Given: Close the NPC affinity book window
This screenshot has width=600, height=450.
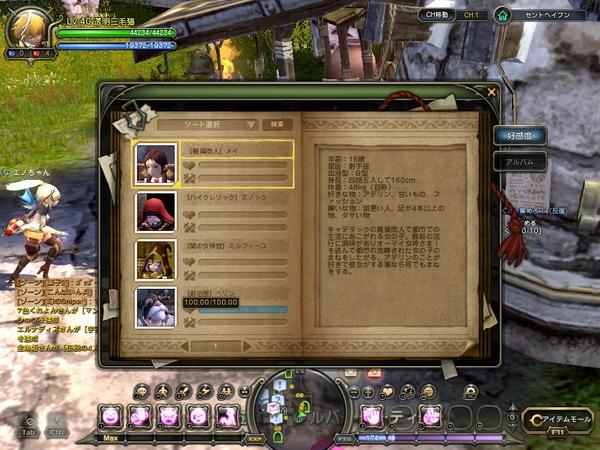Looking at the screenshot, I should (x=491, y=92).
